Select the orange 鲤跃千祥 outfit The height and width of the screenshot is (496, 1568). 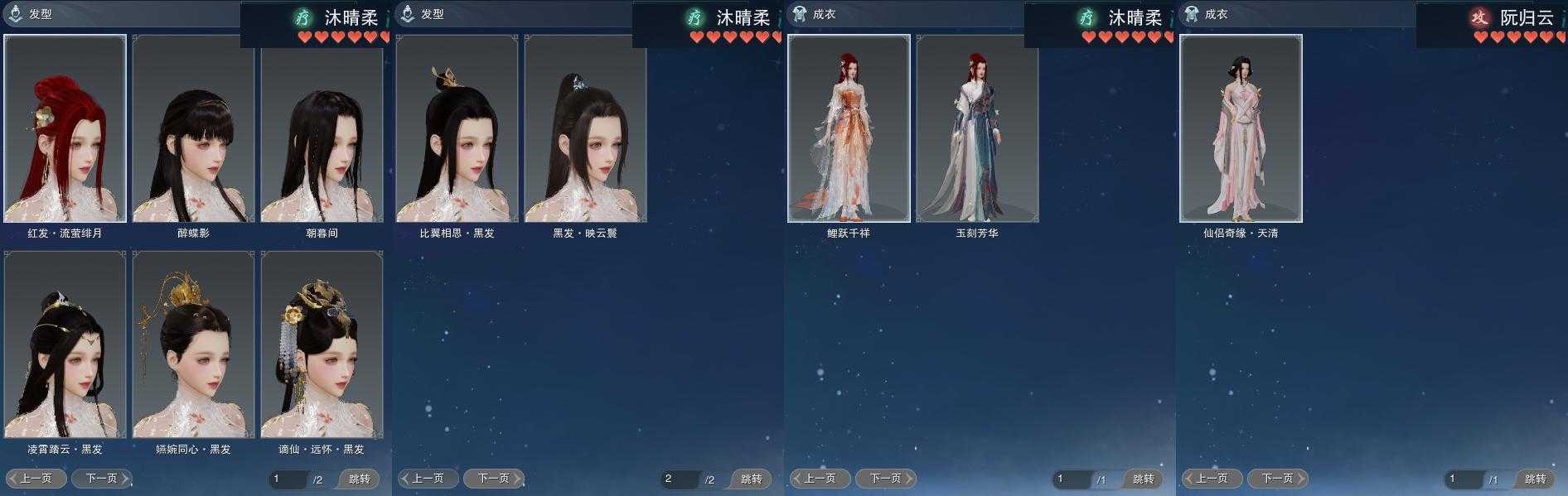[849, 128]
